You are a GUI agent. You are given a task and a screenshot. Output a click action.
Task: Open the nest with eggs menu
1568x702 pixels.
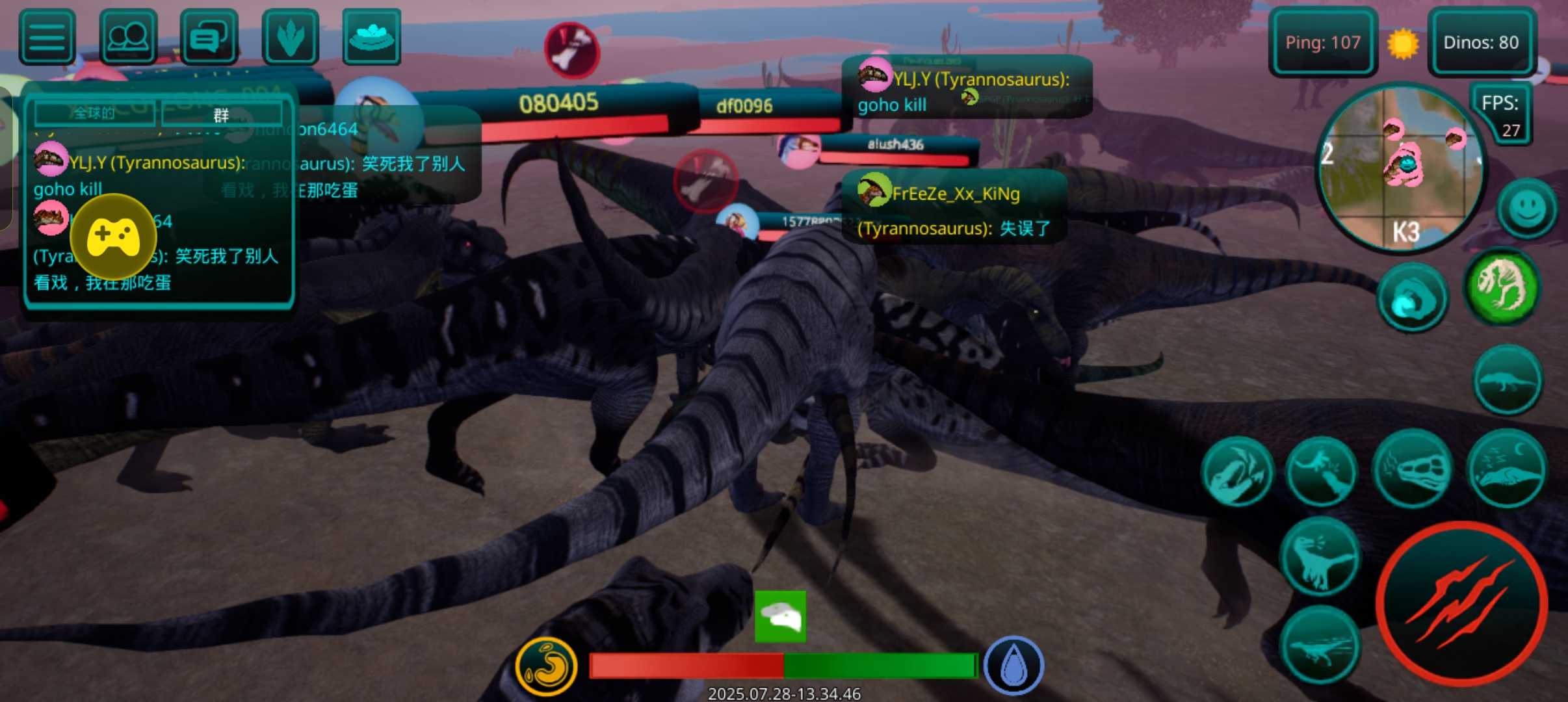[x=371, y=37]
